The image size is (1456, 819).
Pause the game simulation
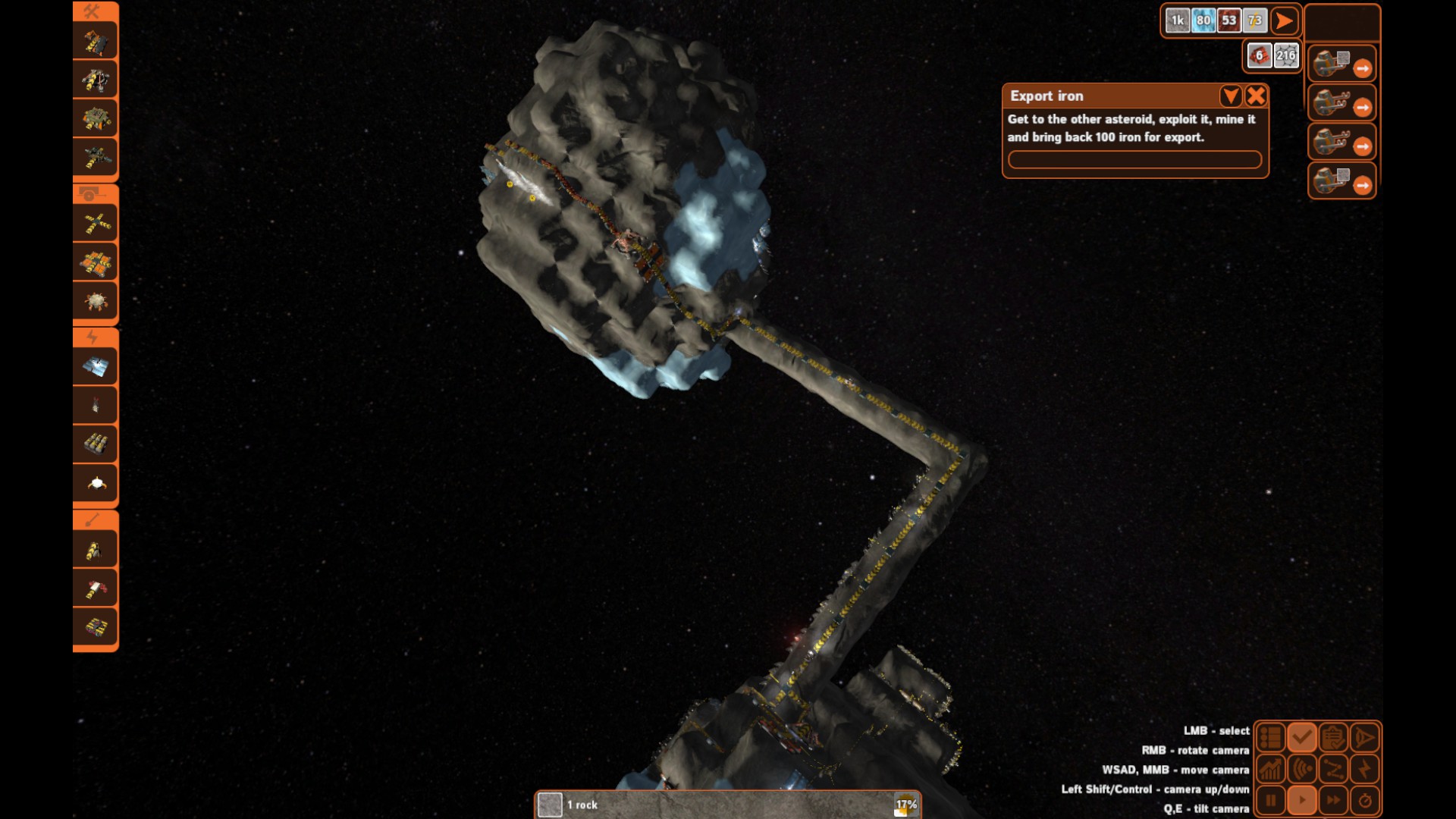pos(1270,800)
